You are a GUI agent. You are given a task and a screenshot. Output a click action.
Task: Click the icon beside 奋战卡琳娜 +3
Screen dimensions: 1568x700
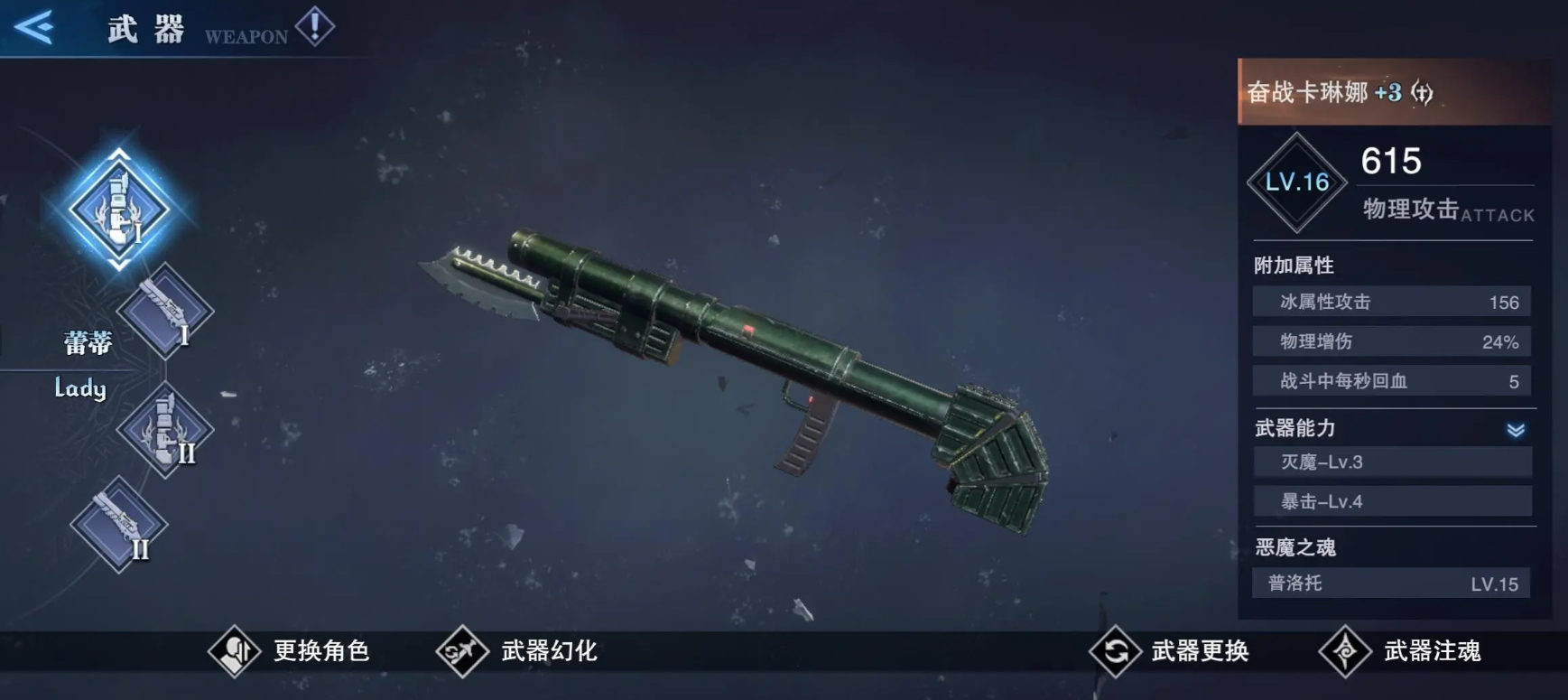click(1423, 92)
